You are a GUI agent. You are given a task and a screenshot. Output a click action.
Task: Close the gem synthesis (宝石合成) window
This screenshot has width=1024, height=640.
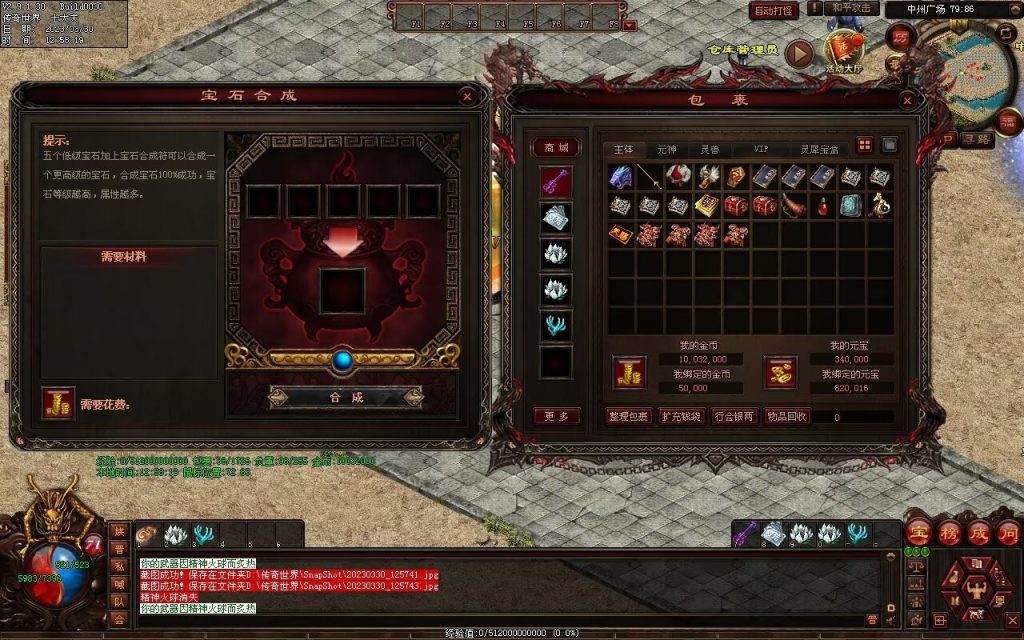pyautogui.click(x=467, y=96)
